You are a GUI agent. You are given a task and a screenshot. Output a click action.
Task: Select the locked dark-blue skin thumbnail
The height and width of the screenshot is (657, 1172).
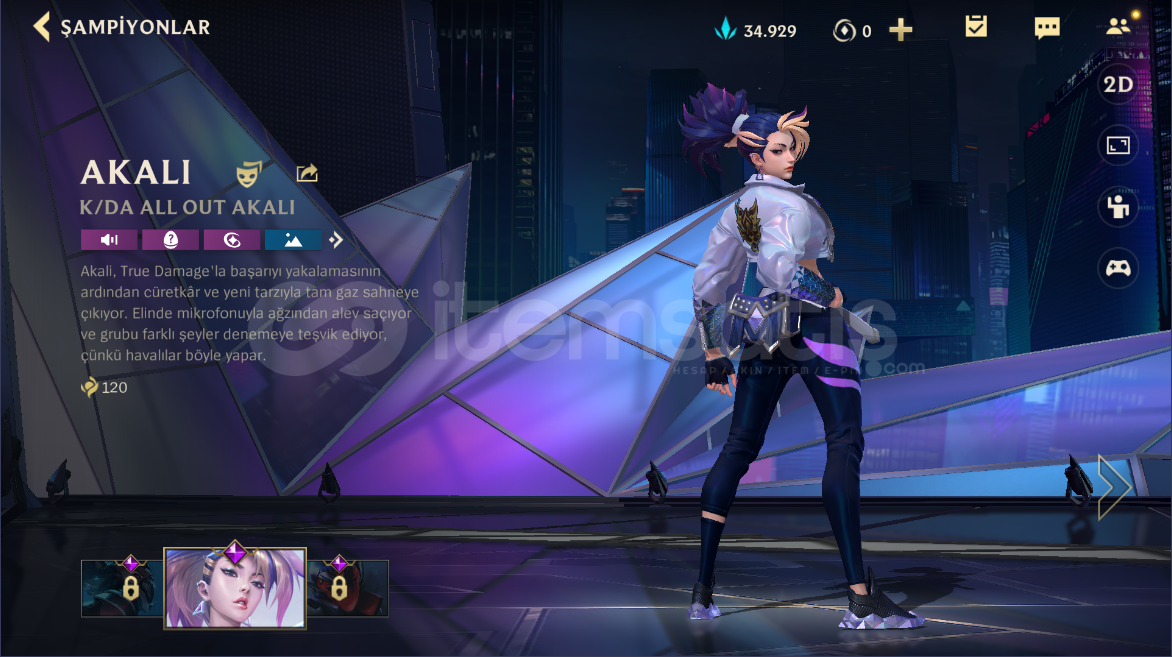pyautogui.click(x=121, y=588)
